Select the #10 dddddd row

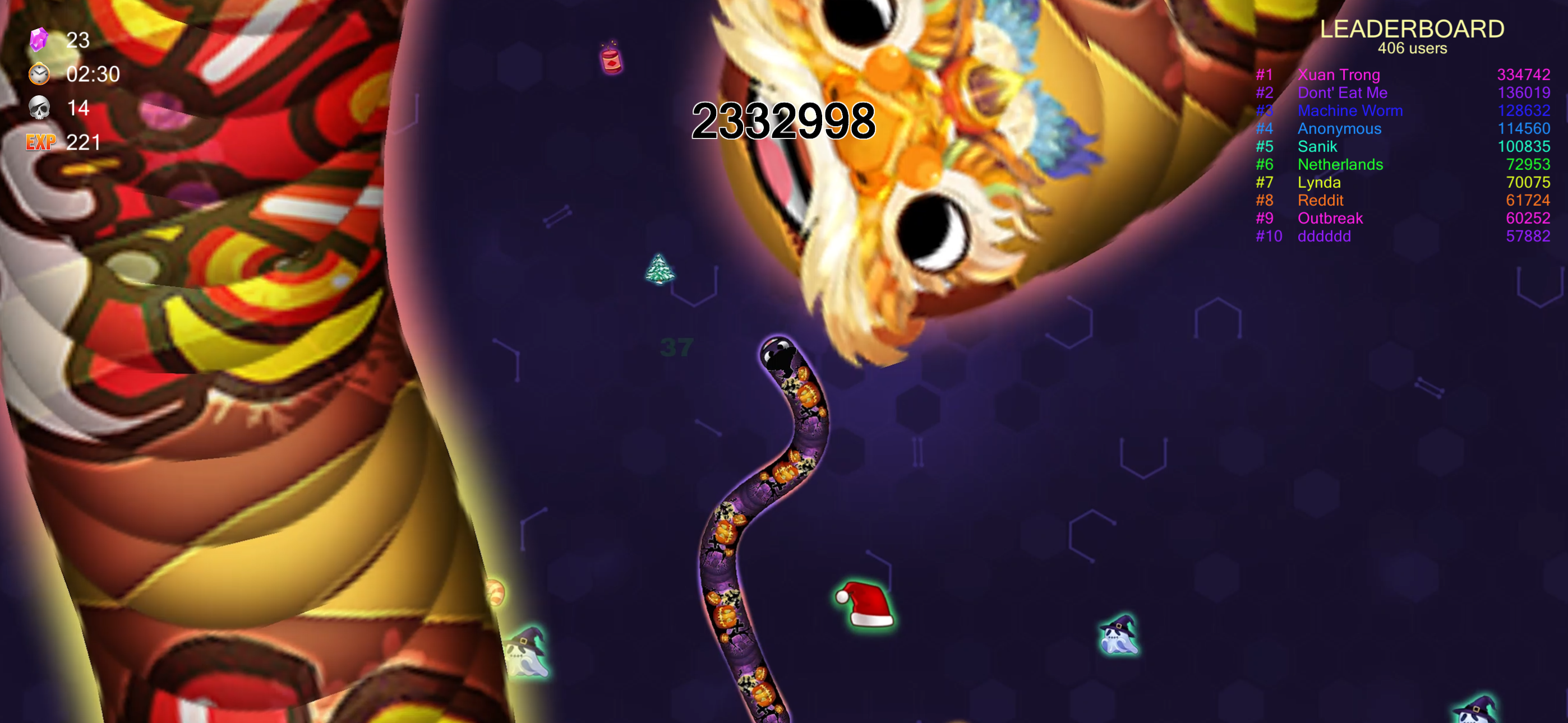point(1324,236)
